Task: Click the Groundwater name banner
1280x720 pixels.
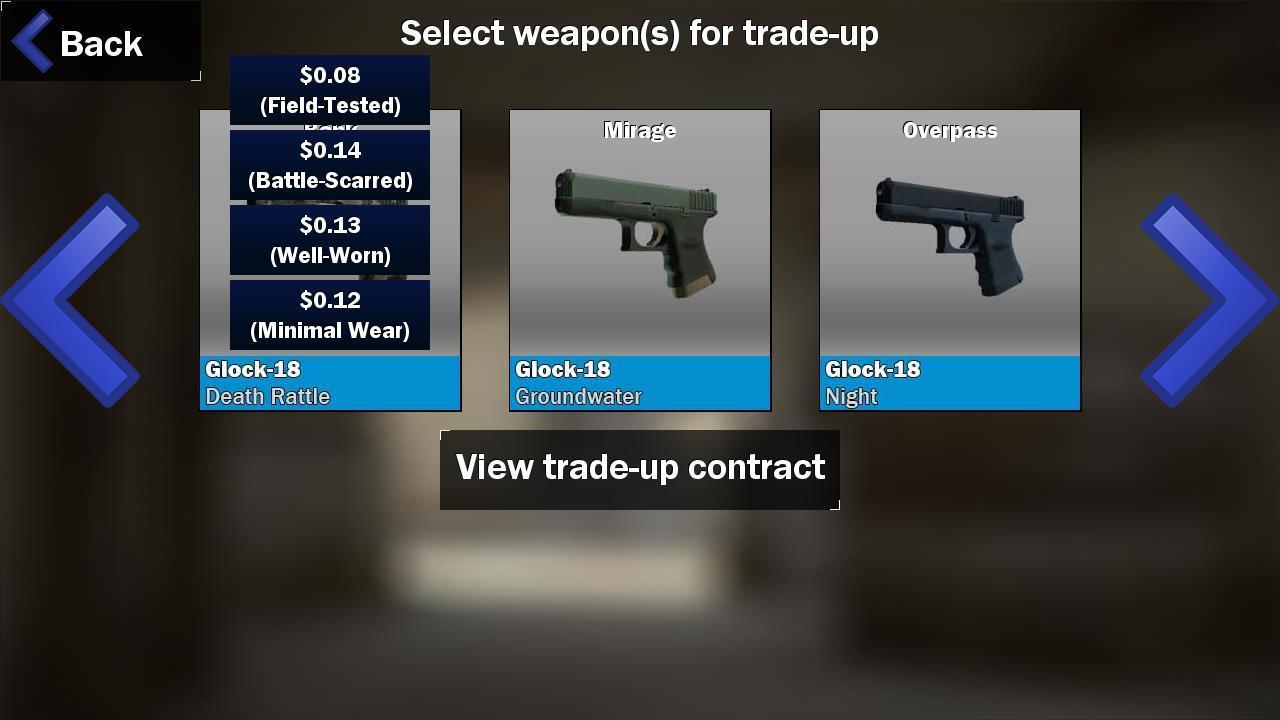Action: pos(640,383)
